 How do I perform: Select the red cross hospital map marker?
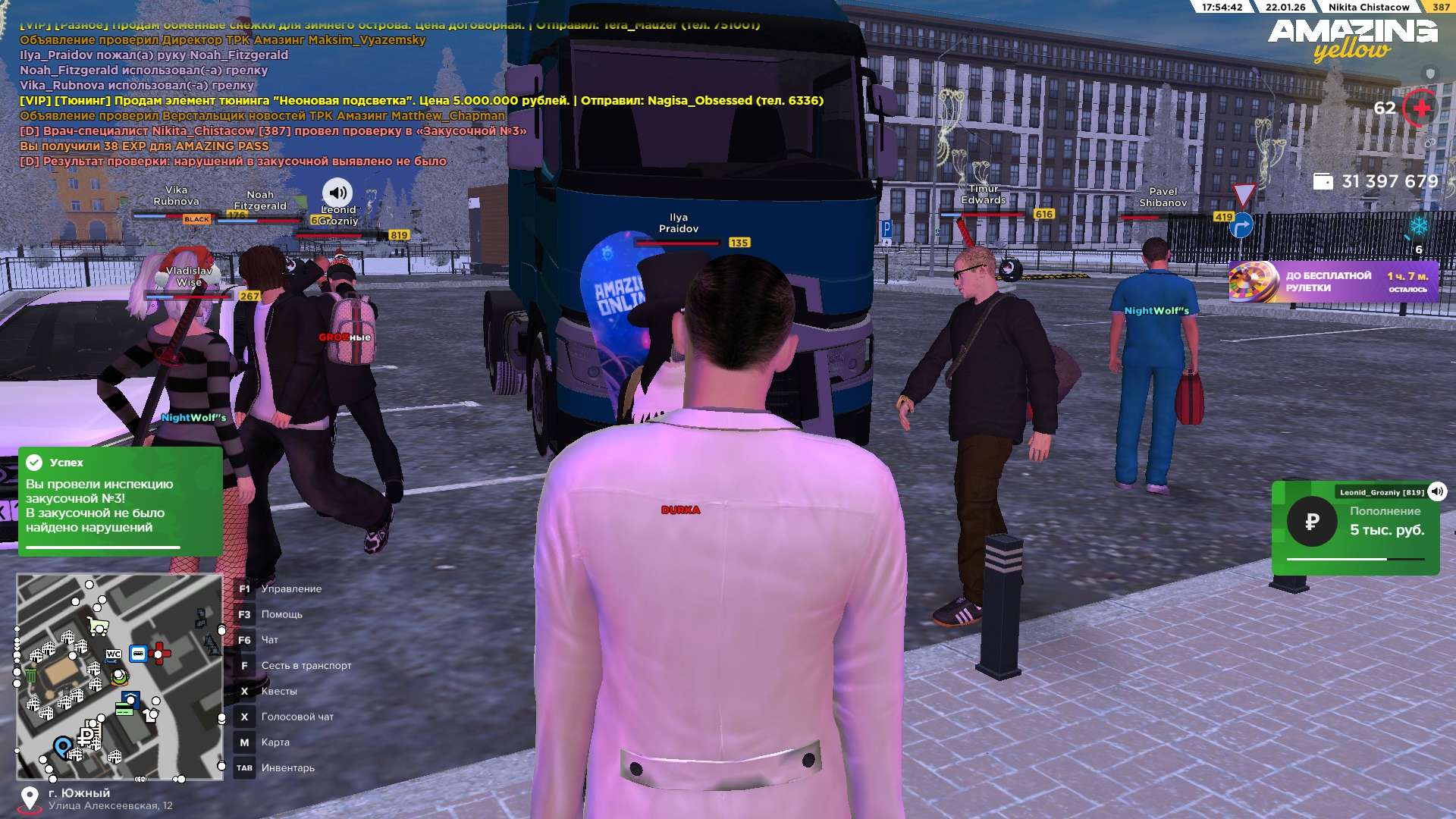click(x=160, y=652)
